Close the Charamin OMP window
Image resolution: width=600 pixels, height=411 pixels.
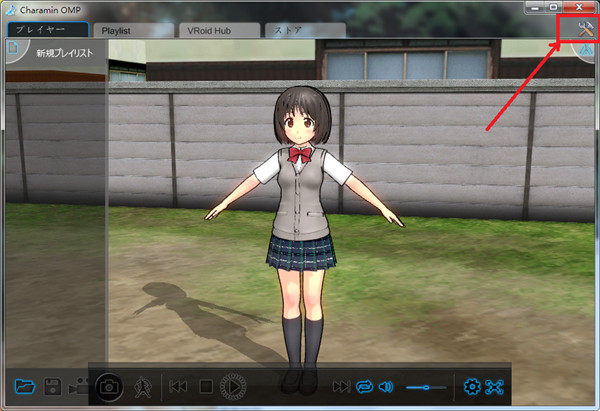579,8
